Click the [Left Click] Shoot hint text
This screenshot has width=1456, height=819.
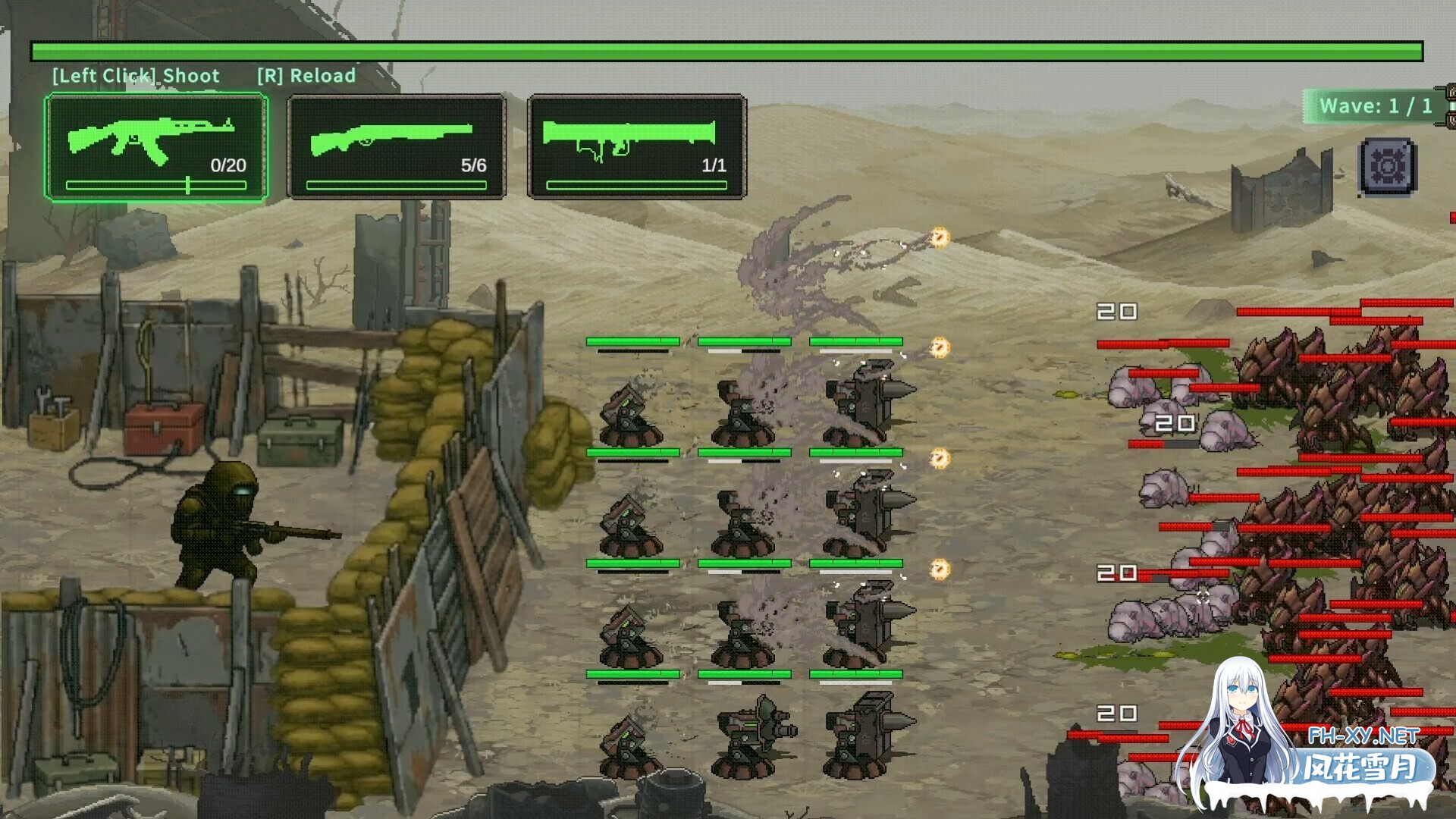coord(135,76)
